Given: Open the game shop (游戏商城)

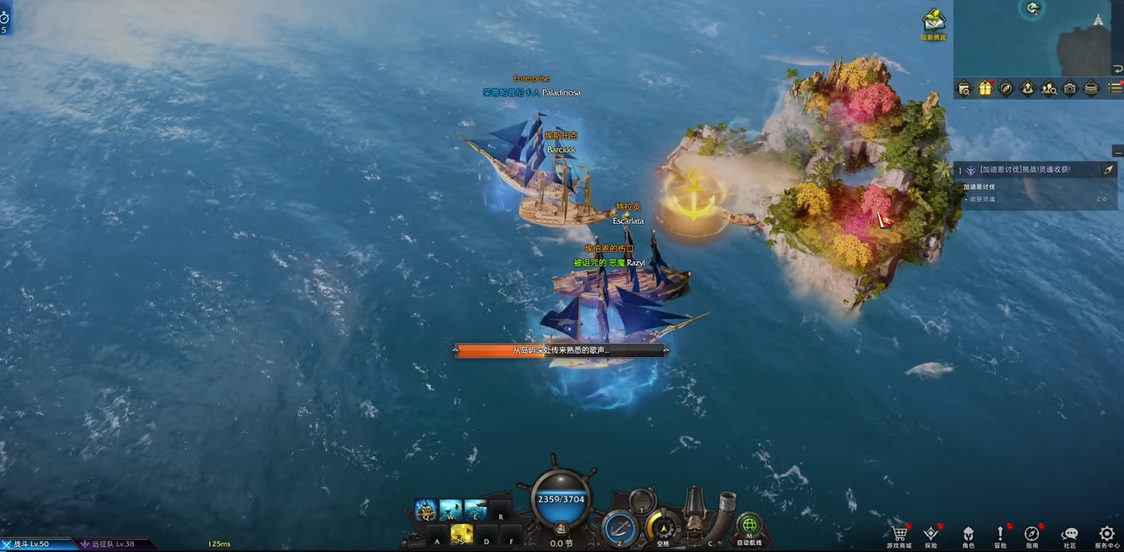Looking at the screenshot, I should coord(899,534).
